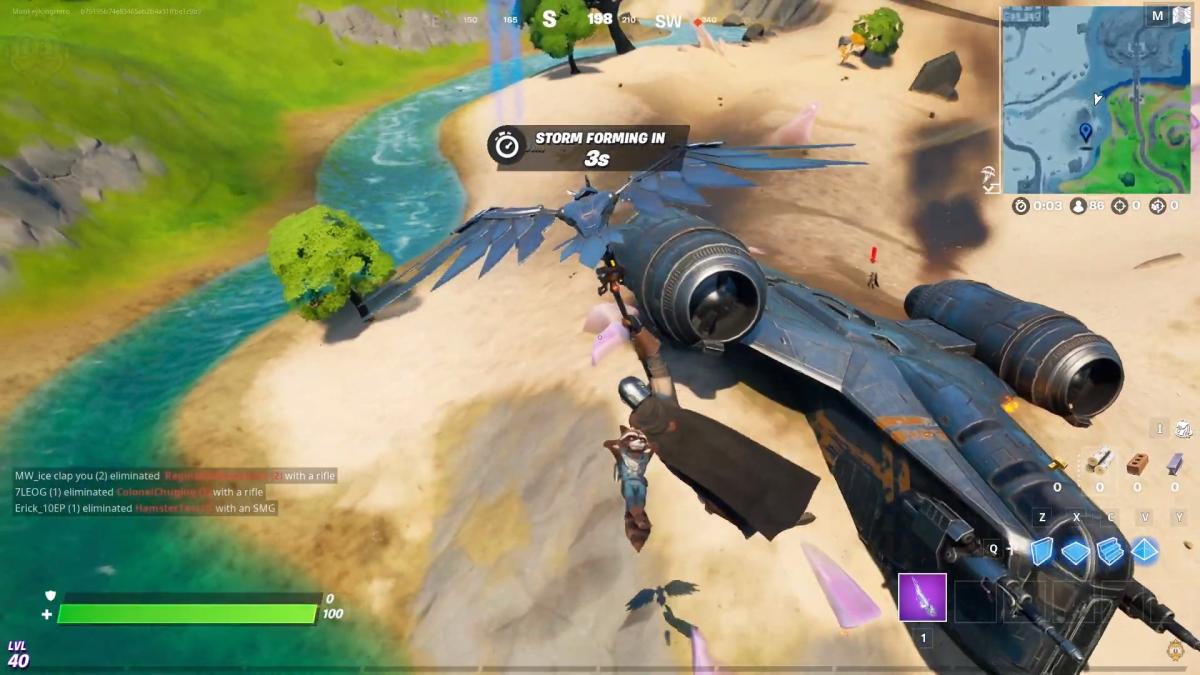
Task: Select the purple weapon in hotbar slot 1
Action: (x=922, y=598)
